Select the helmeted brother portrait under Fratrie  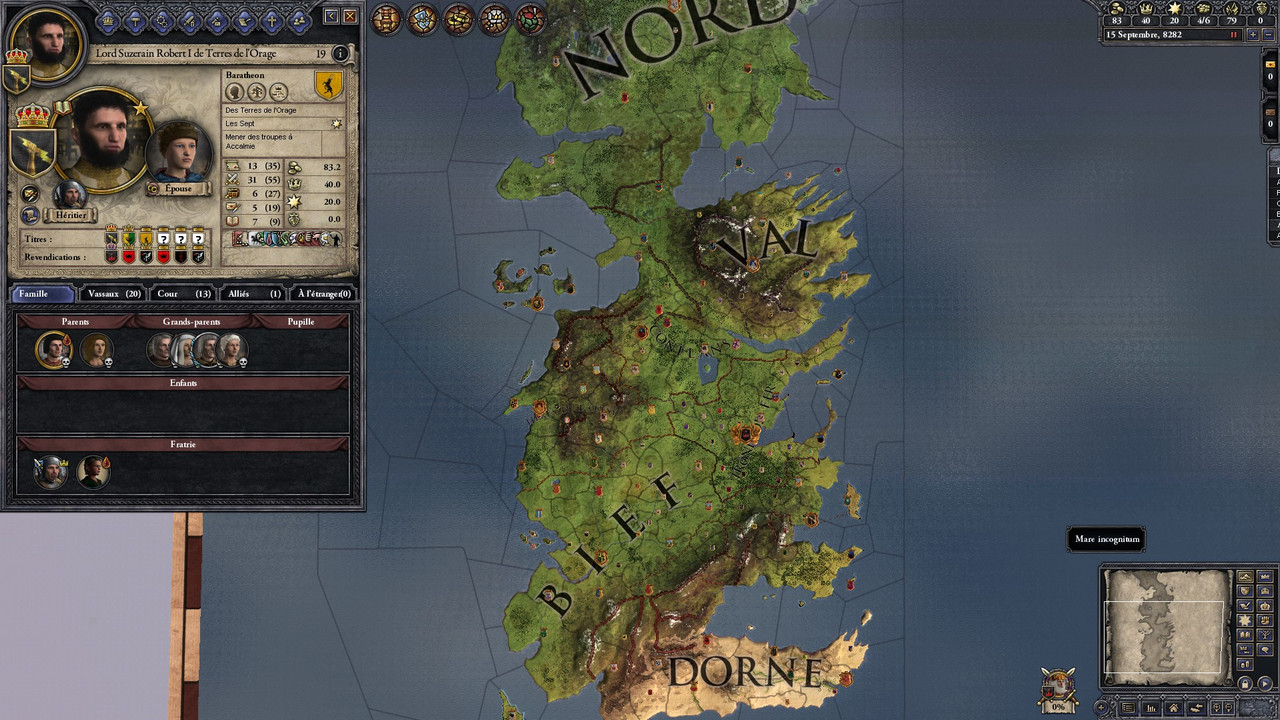pos(49,471)
